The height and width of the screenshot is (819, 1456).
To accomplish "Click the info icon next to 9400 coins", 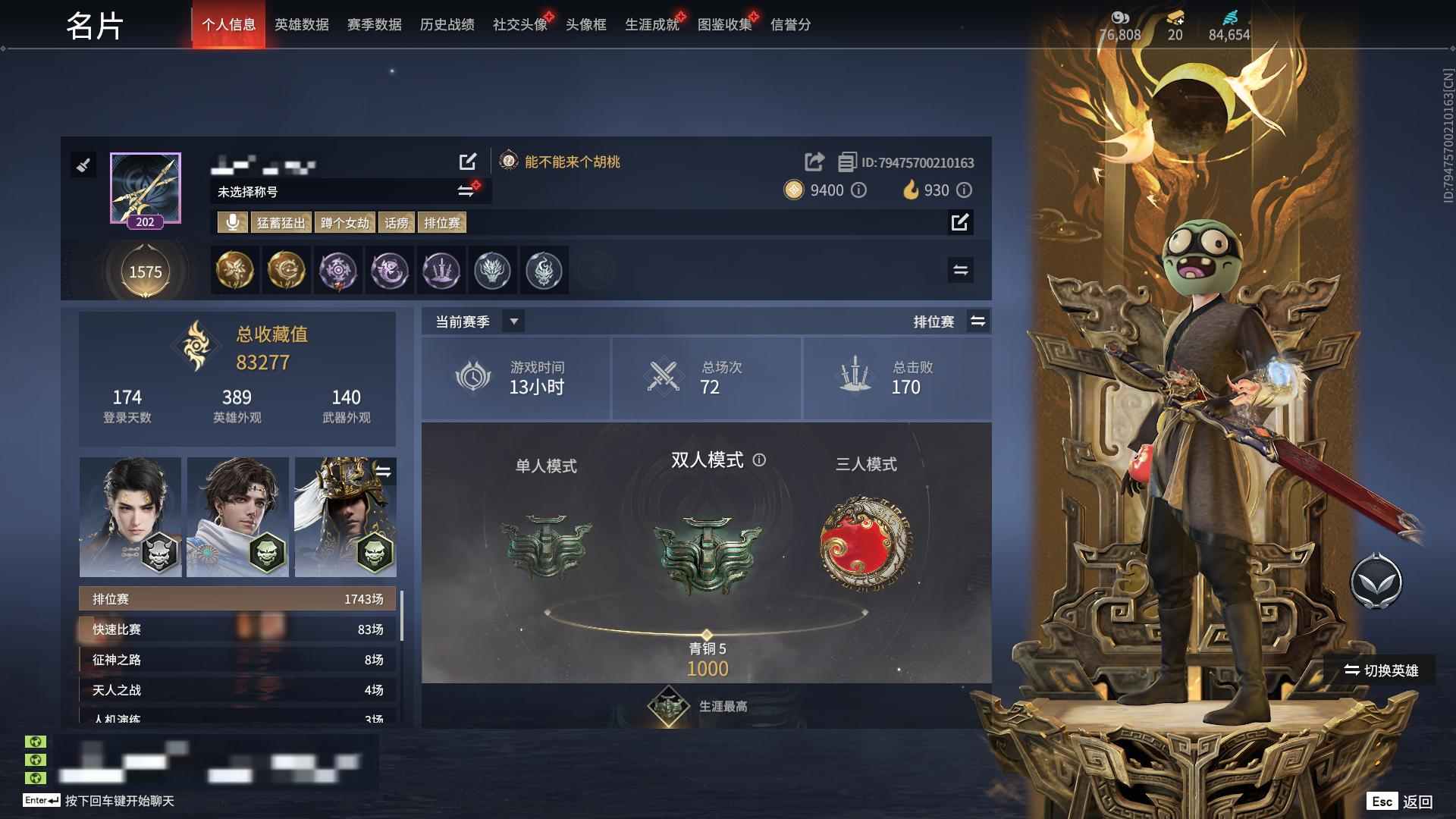I will click(x=858, y=191).
